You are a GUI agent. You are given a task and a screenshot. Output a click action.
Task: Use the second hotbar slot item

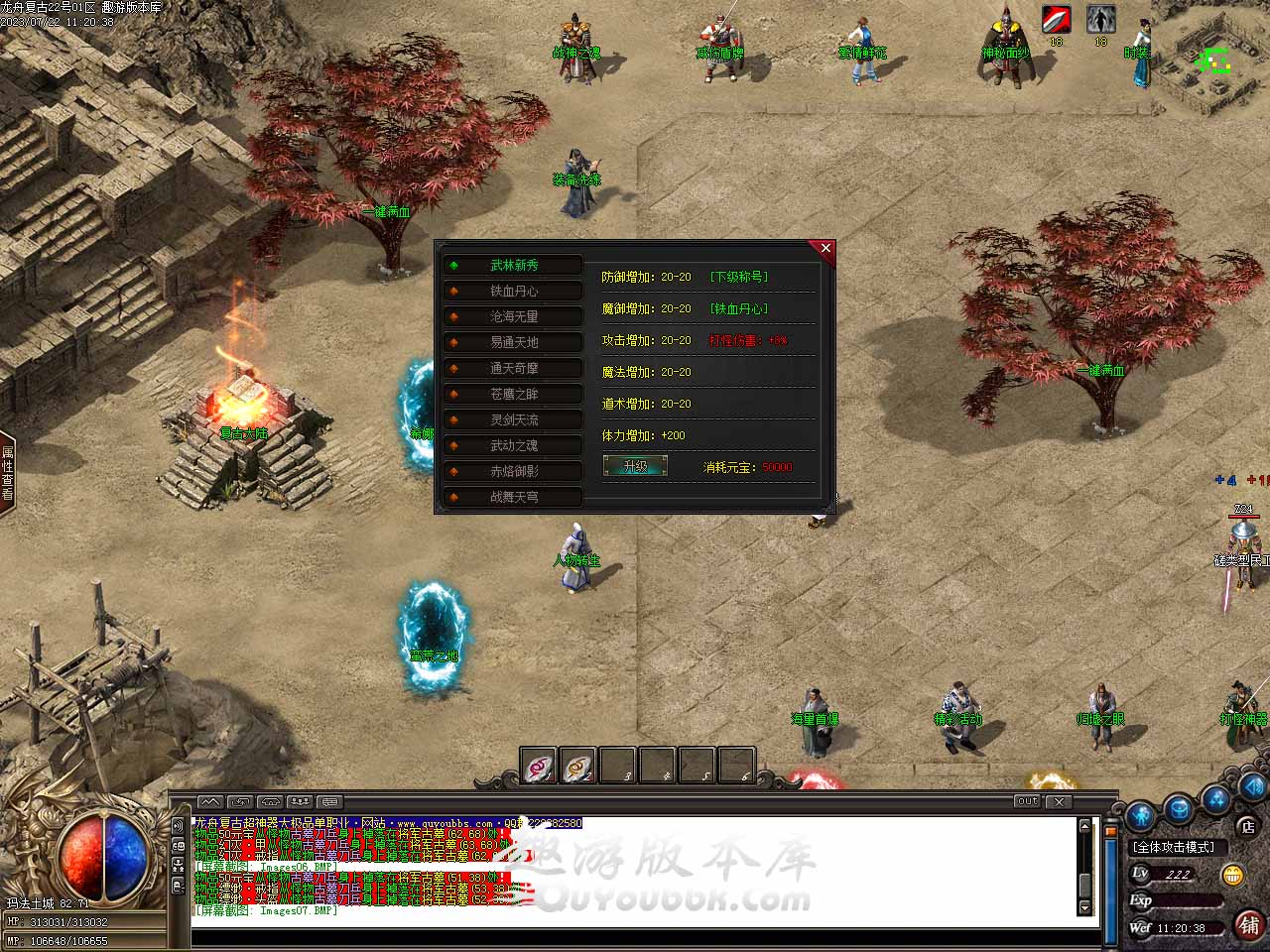point(578,766)
